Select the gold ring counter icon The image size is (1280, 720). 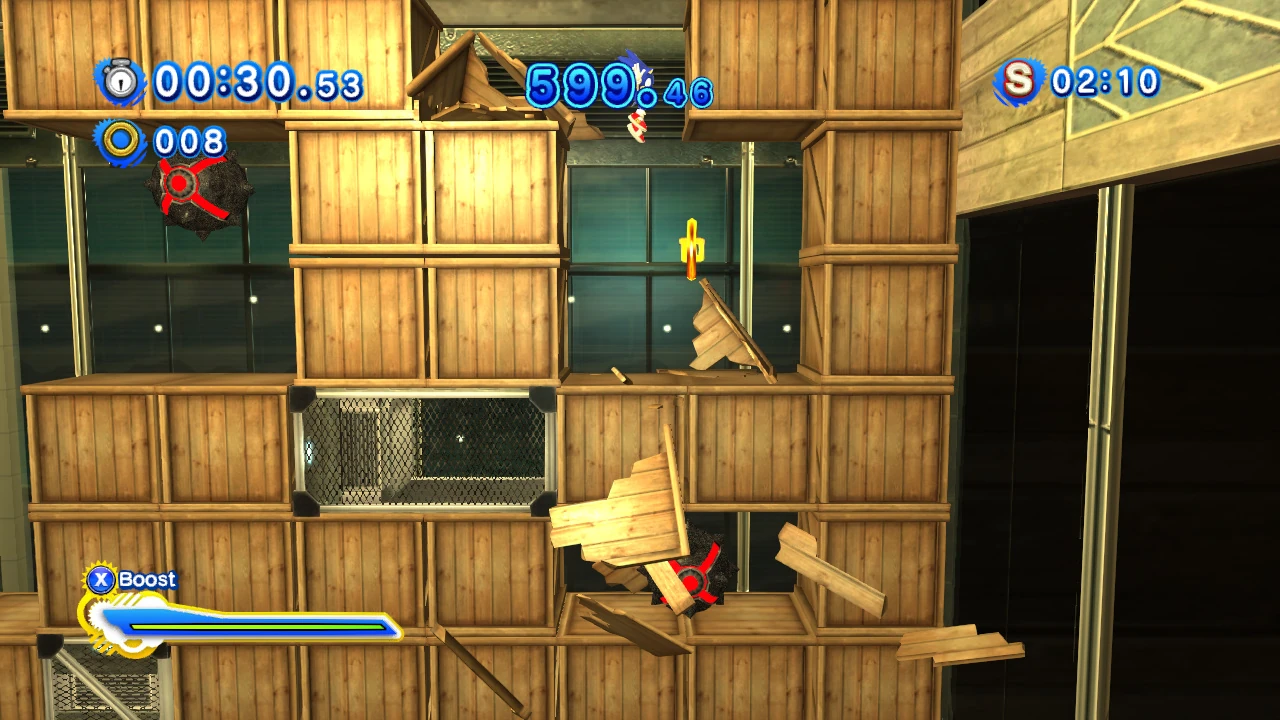pos(121,141)
